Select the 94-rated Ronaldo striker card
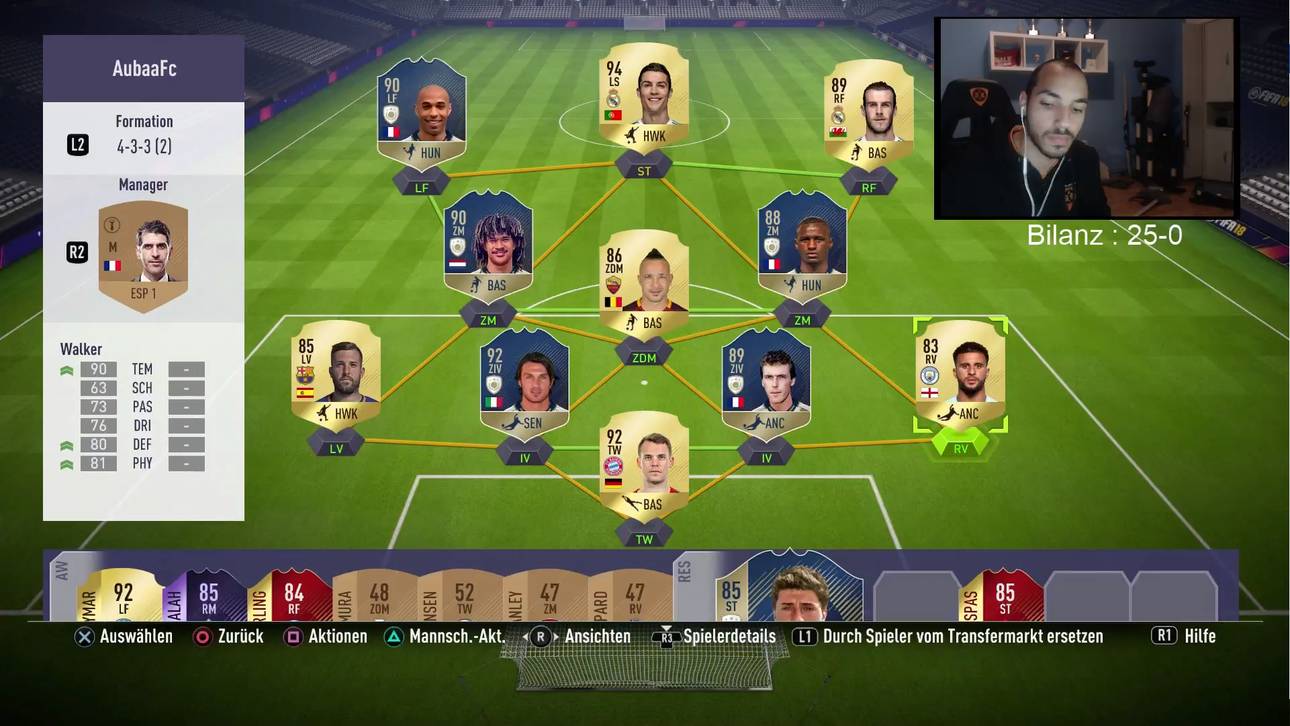This screenshot has height=726, width=1290. pos(643,98)
